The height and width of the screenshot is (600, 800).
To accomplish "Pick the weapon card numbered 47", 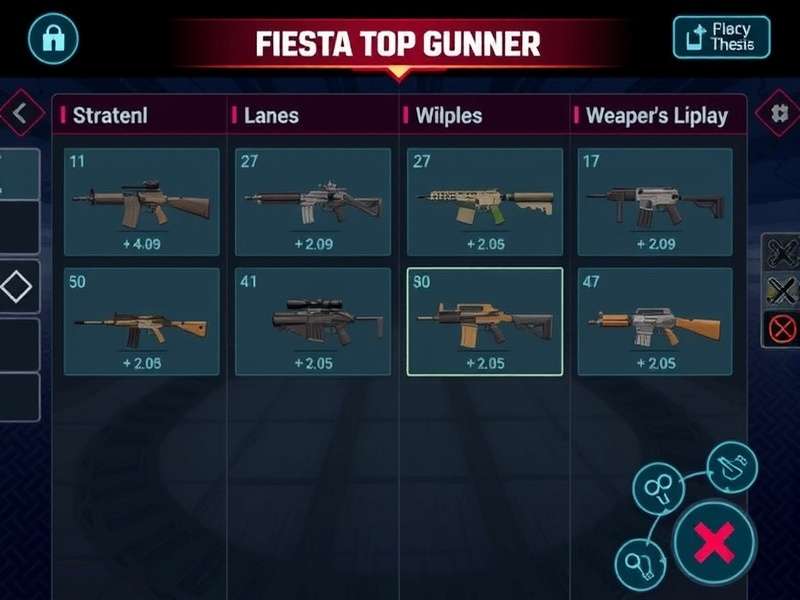I will click(655, 321).
